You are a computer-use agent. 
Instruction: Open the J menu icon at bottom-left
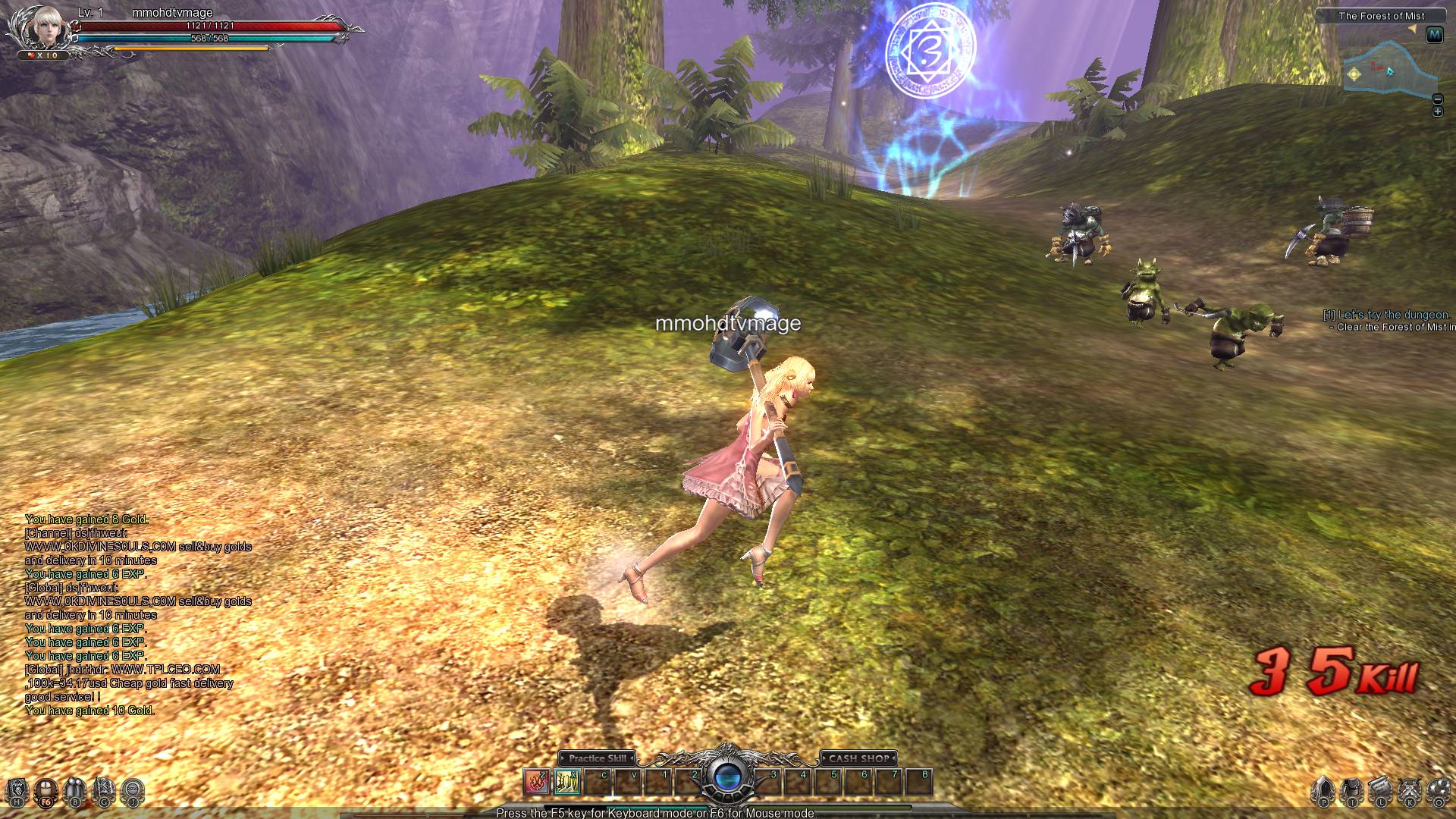(133, 792)
